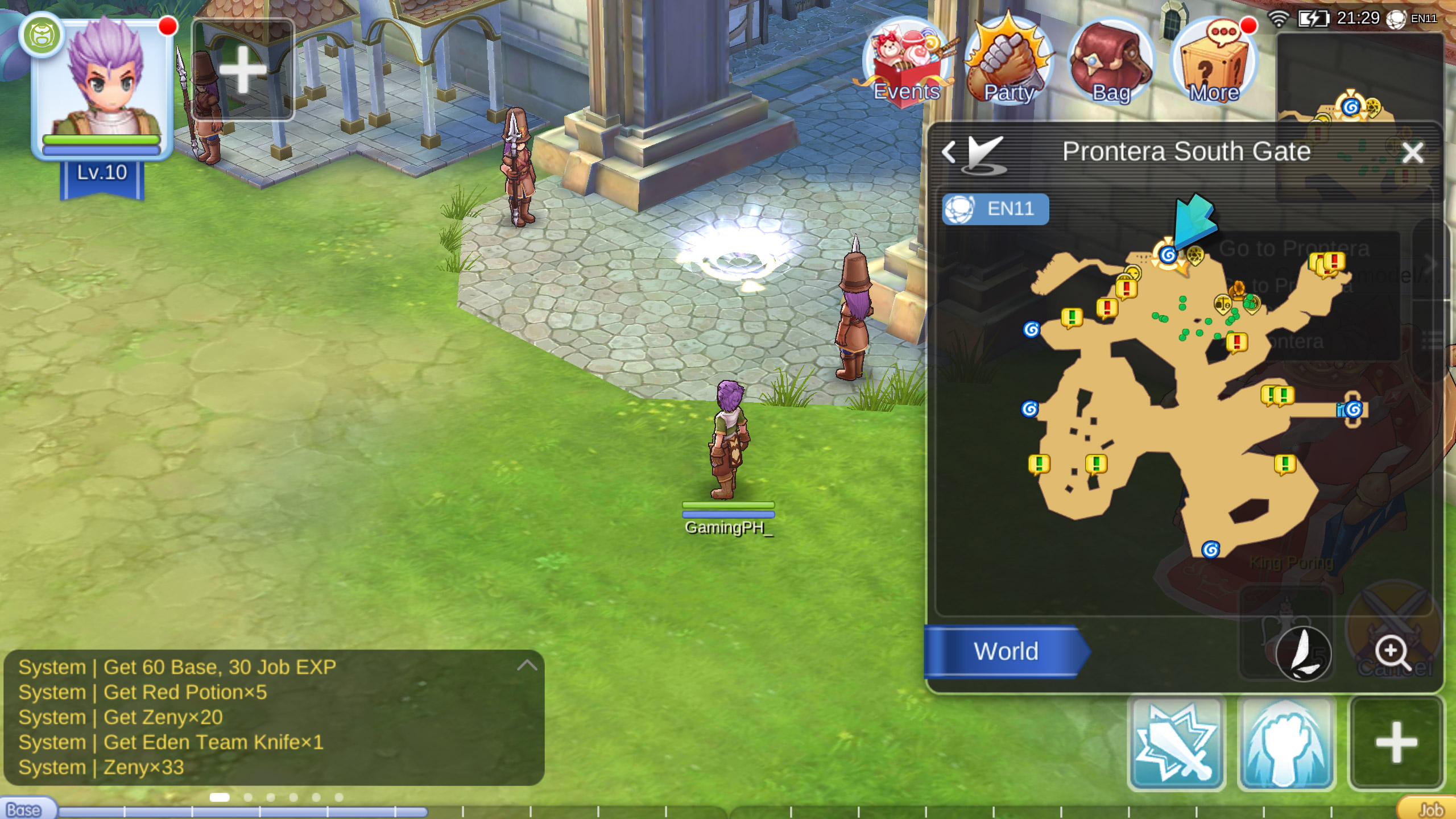
Task: Select the EN11 channel button
Action: (x=995, y=209)
